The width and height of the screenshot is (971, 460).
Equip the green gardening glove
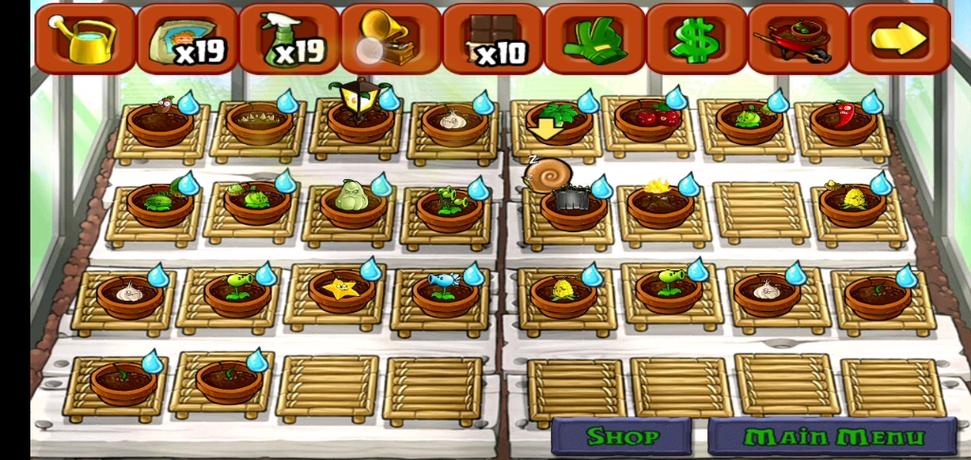tap(594, 39)
